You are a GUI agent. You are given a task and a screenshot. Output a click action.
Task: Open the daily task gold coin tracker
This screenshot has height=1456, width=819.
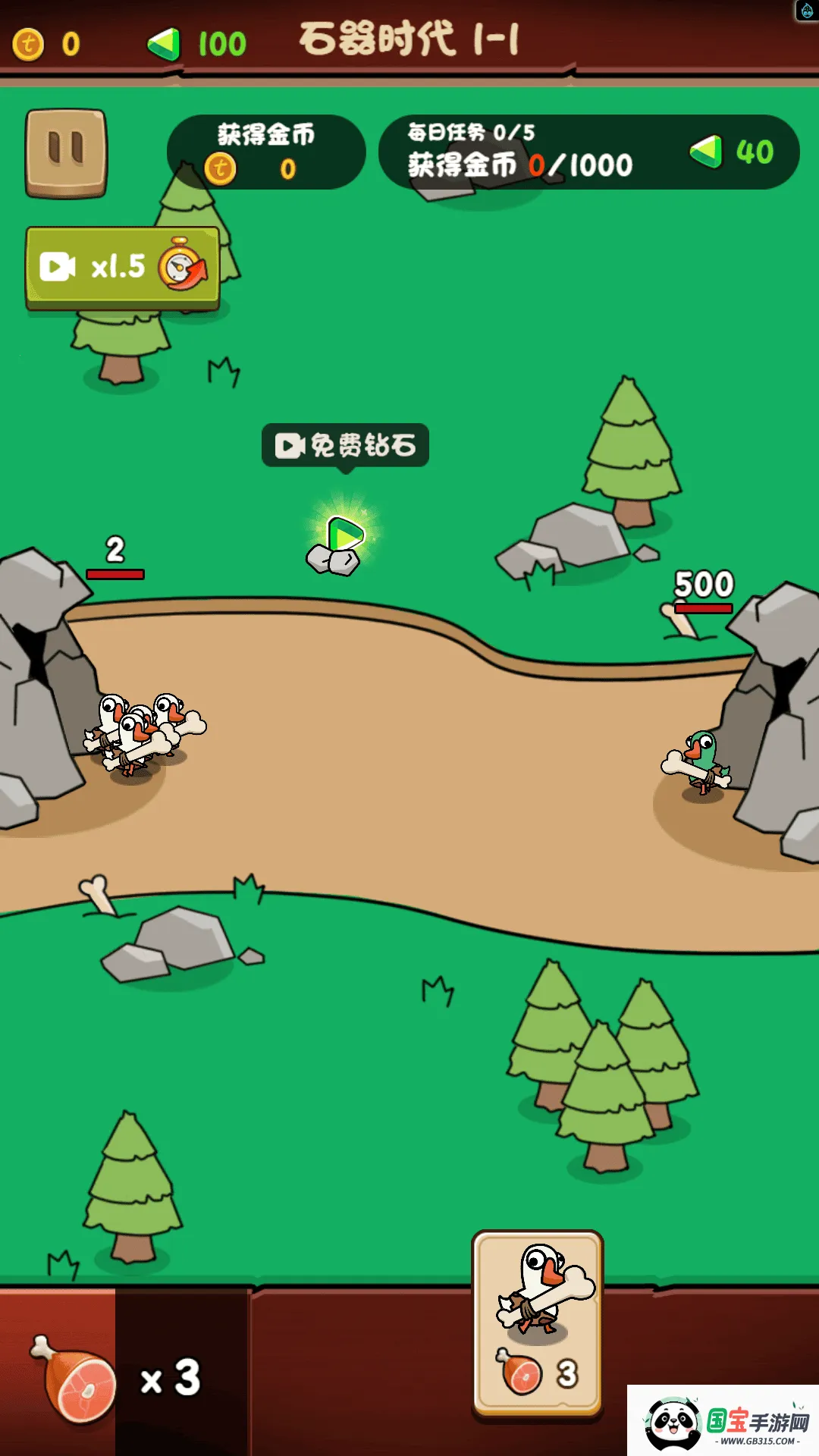588,152
